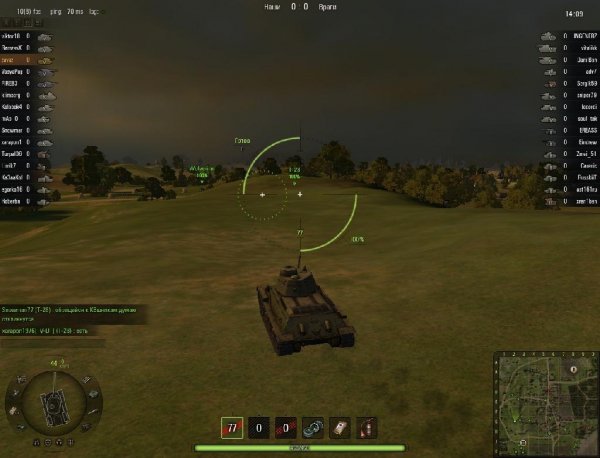Select player sniper79 in the enemy list
600x458 pixels.
(579, 95)
